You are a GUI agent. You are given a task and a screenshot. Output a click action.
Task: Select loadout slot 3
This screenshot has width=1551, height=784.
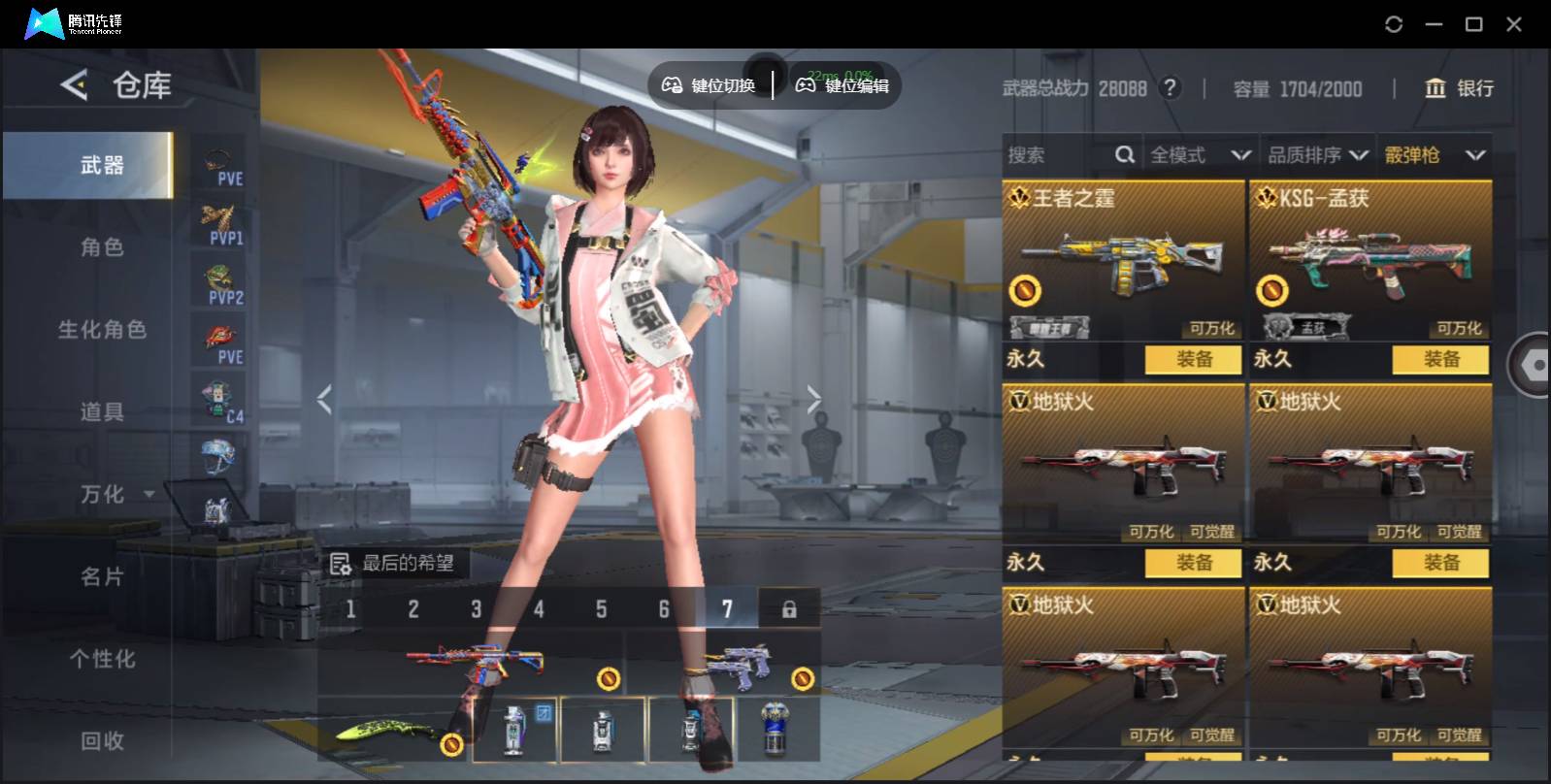(476, 609)
